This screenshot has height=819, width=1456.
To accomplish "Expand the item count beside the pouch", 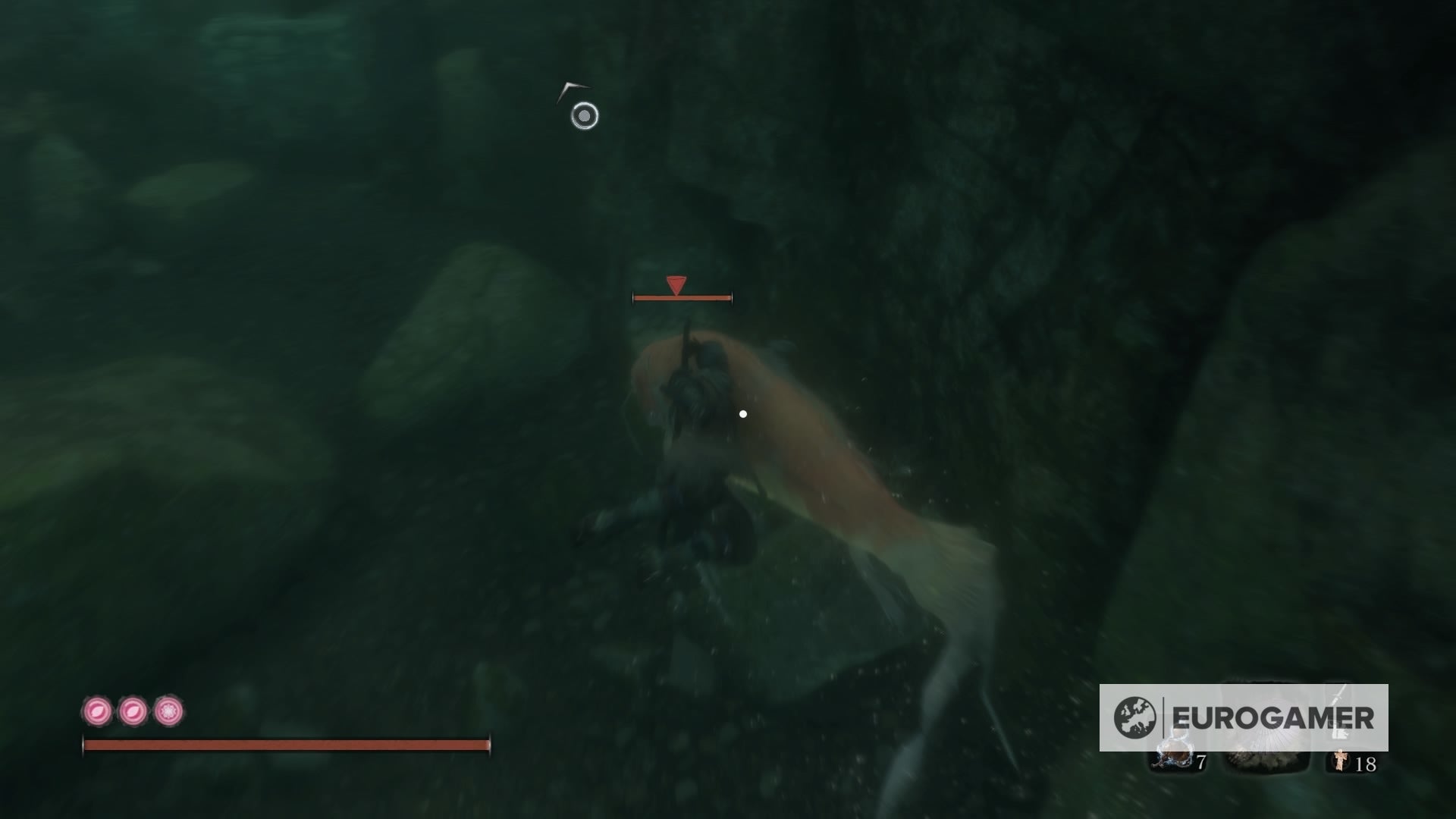I will 1202,761.
